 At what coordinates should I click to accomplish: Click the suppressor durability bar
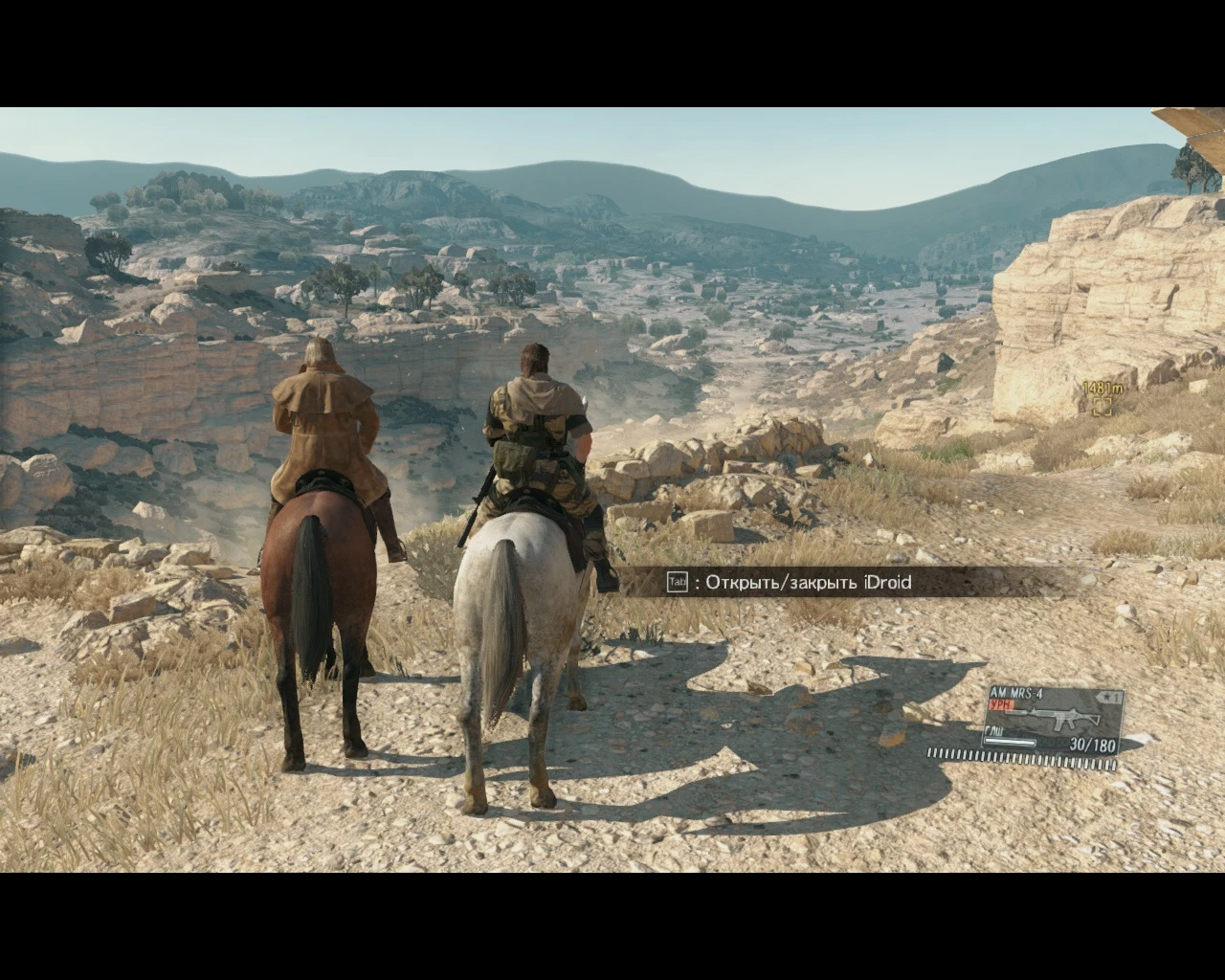[1010, 742]
